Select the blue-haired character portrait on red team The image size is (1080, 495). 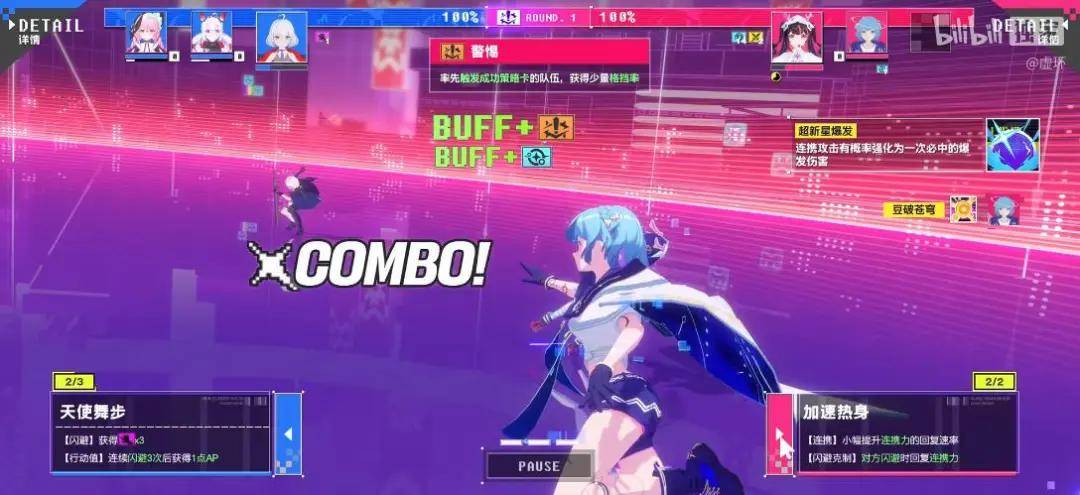pos(867,33)
